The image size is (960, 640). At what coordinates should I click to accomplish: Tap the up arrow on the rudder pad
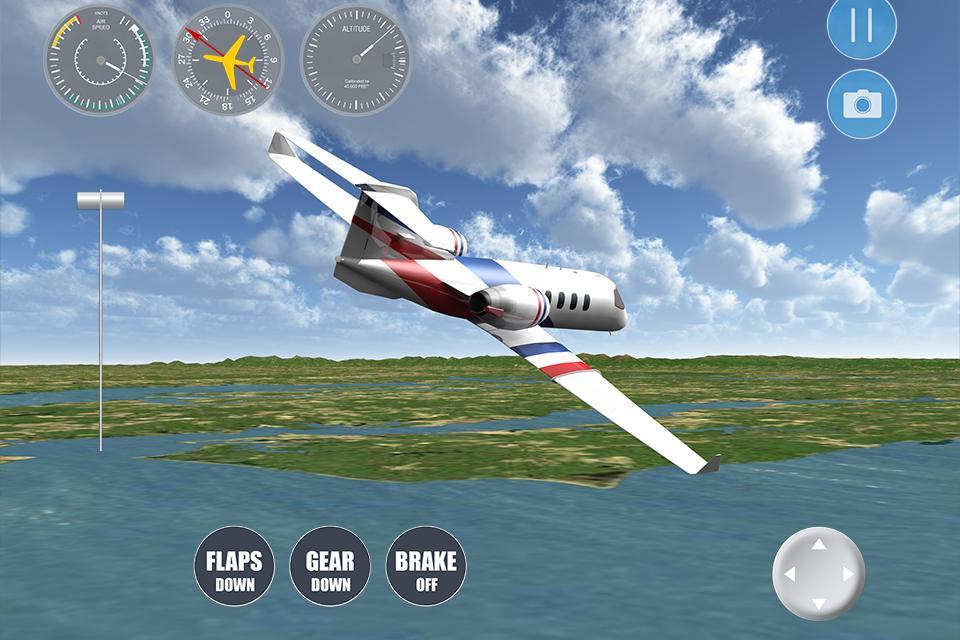coord(819,545)
